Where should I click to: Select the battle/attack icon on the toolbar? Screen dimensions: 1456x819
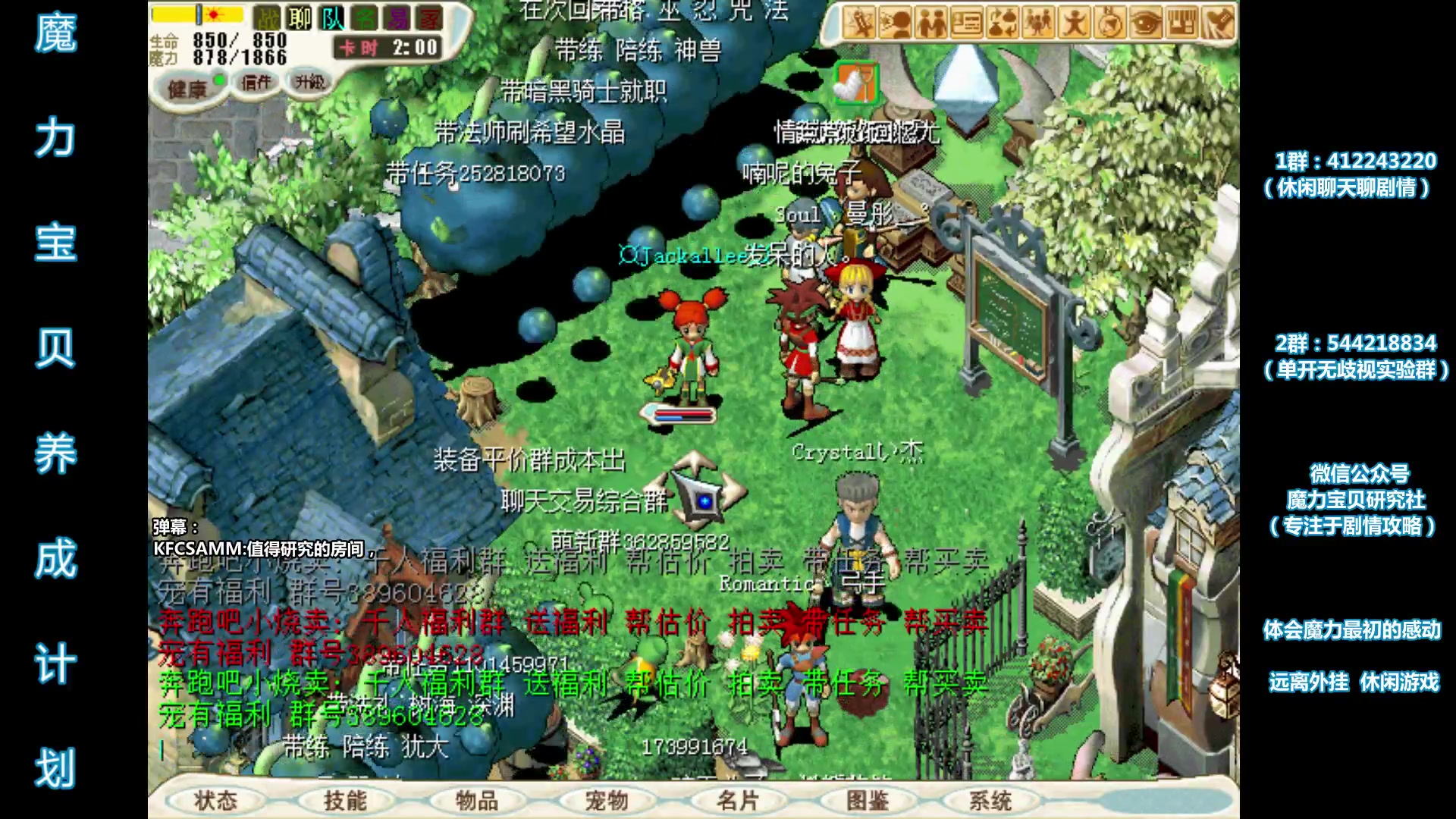860,21
